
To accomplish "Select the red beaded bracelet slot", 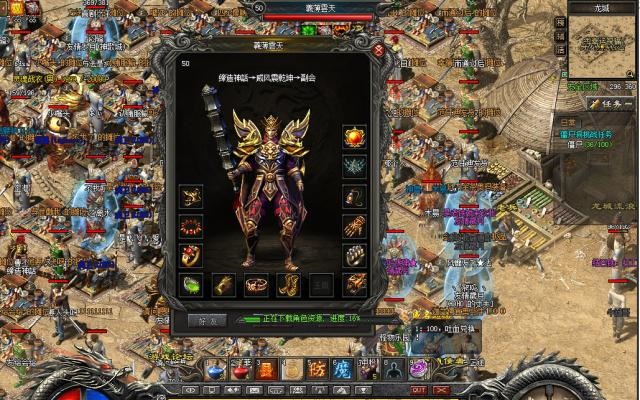I will [x=191, y=226].
